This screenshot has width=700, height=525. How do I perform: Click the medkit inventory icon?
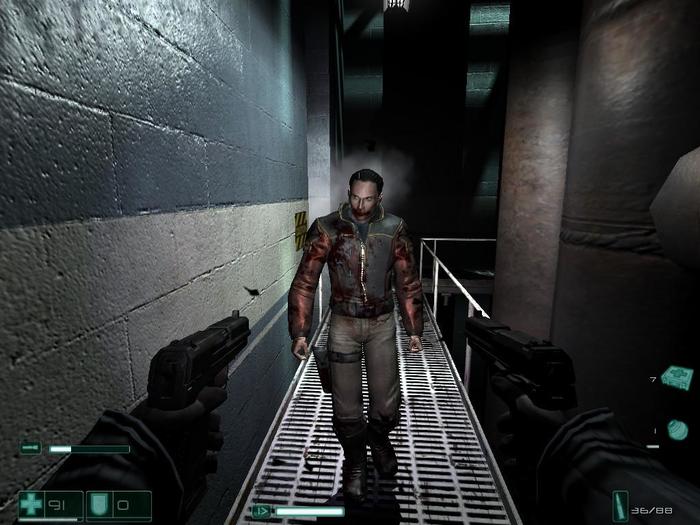coord(677,377)
